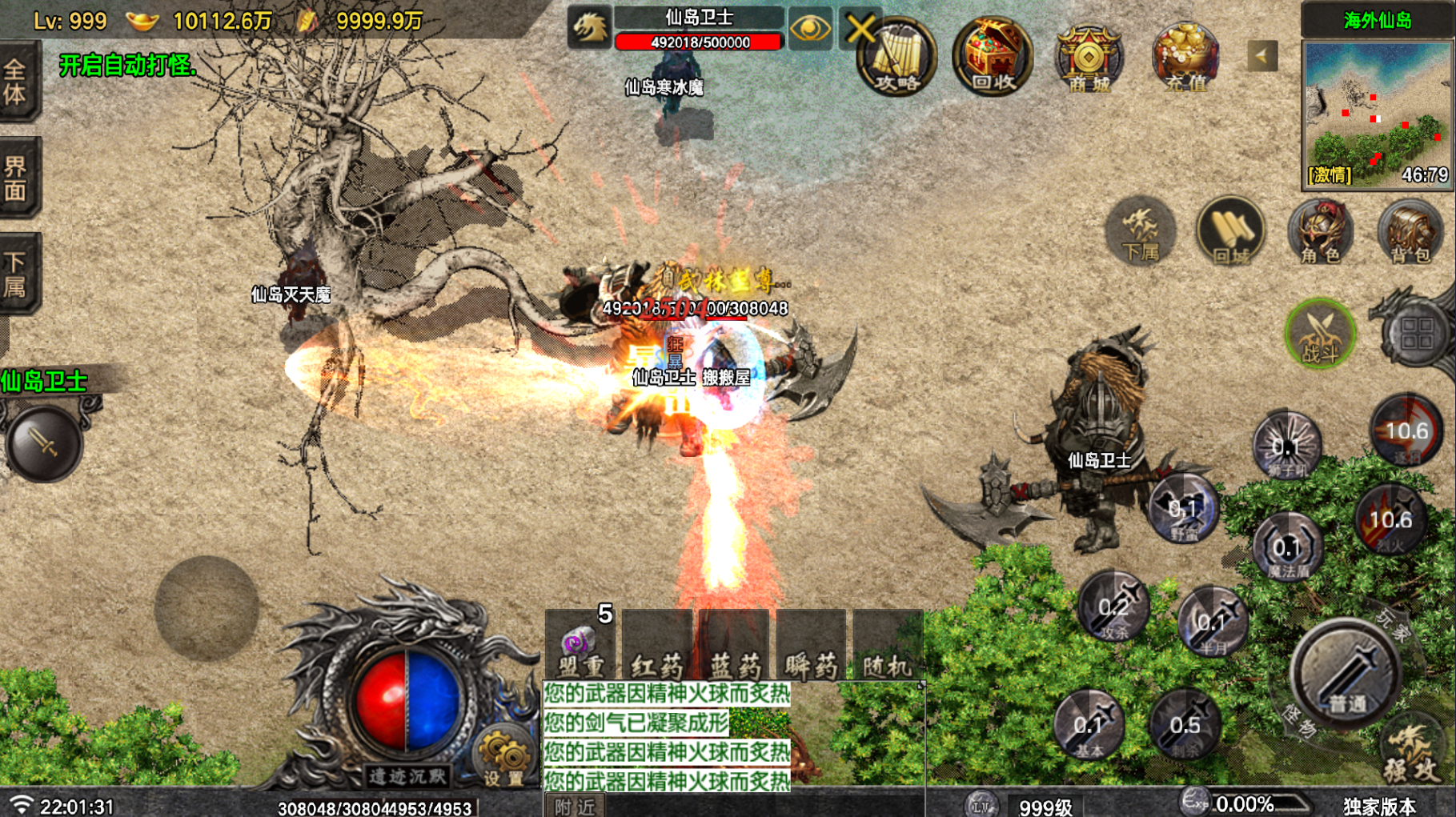Collapse the top icon row arrow
The width and height of the screenshot is (1456, 817).
pos(1261,56)
